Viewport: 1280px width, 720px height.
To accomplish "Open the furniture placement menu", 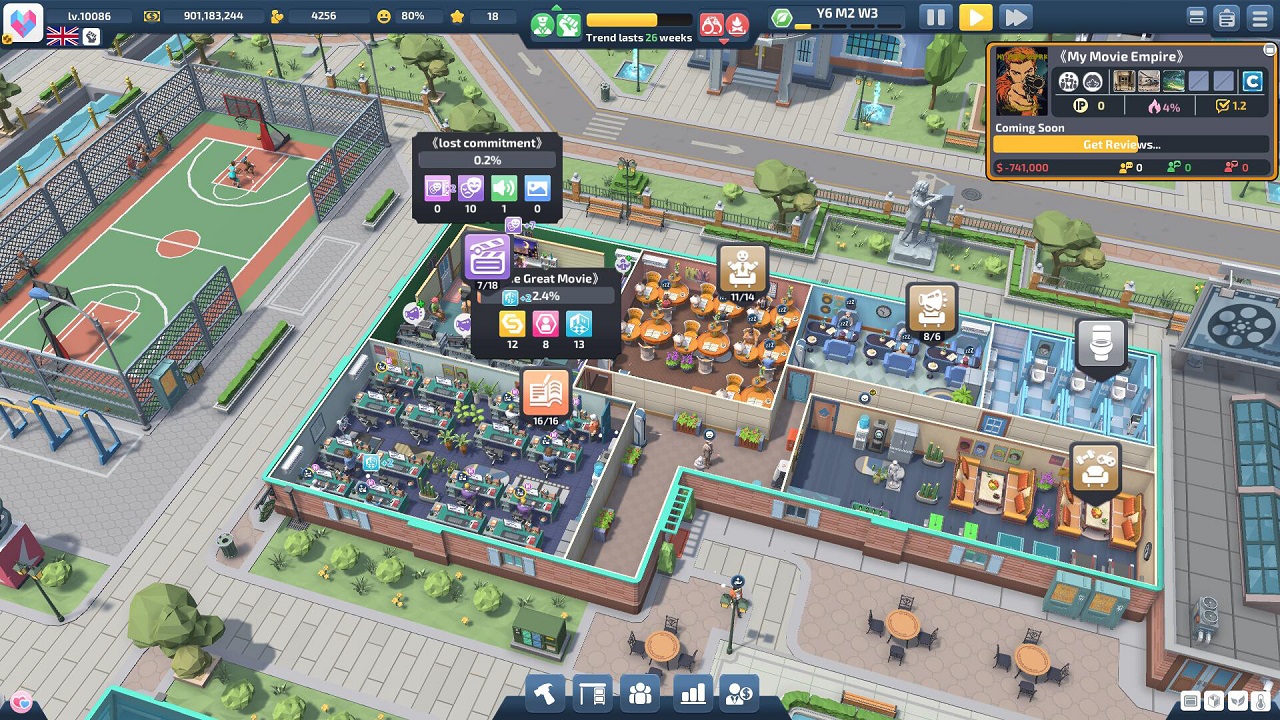I will tap(594, 691).
